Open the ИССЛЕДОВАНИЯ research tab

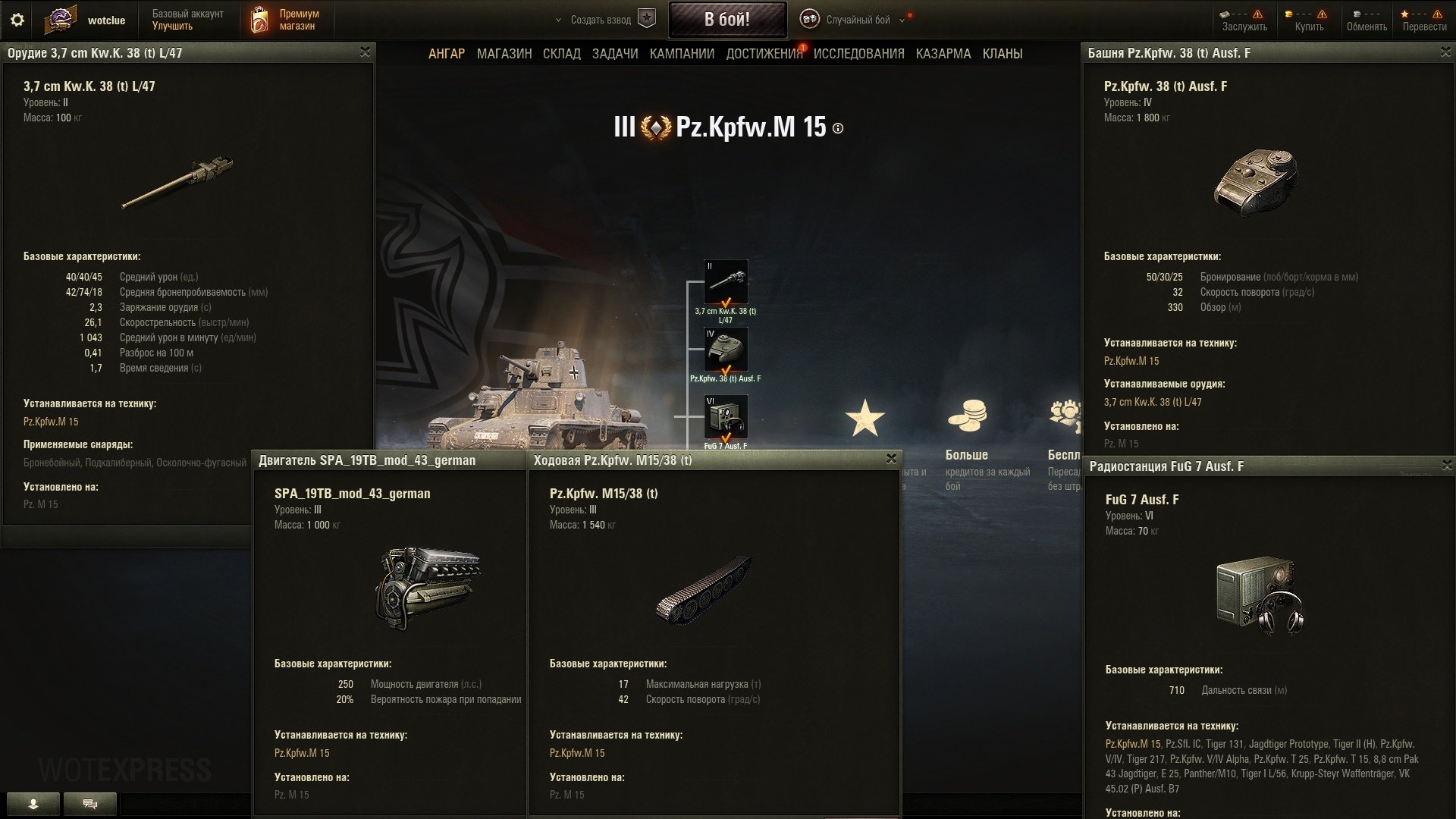[x=859, y=54]
